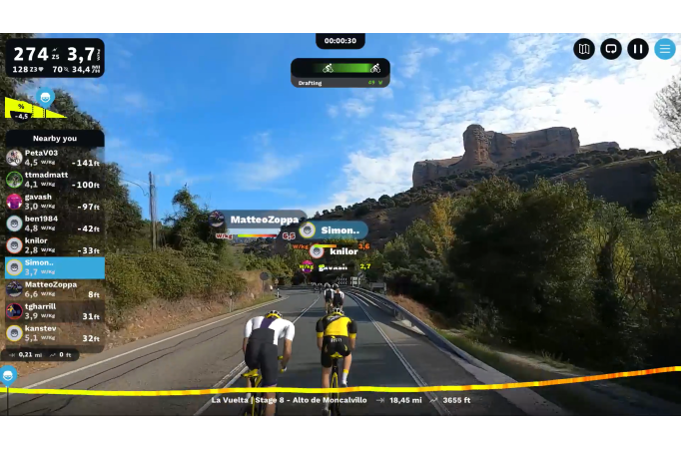Open the blue hamburger menu
This screenshot has width=681, height=450.
tap(665, 49)
